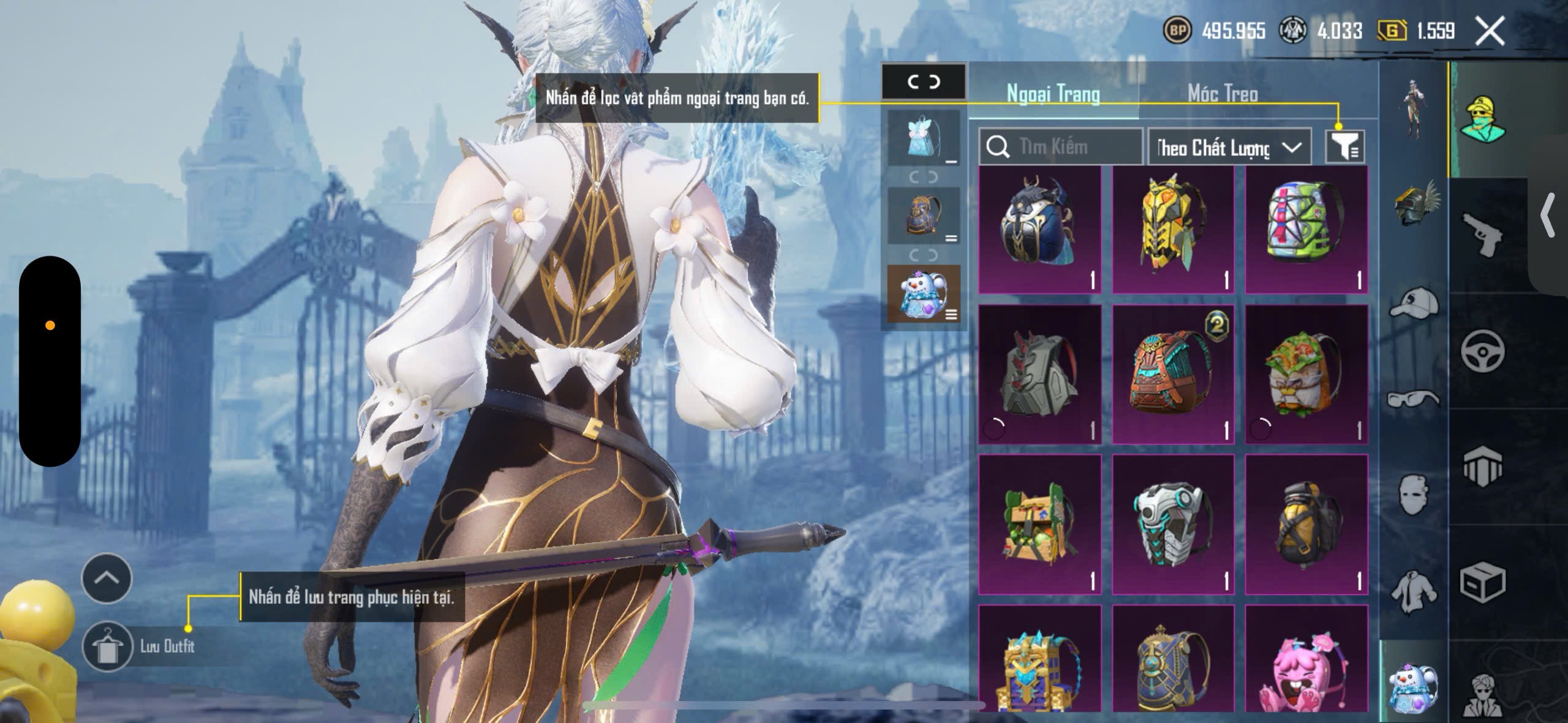Image resolution: width=1568 pixels, height=723 pixels.
Task: Switch to the Móc Treo tab
Action: tap(1223, 94)
